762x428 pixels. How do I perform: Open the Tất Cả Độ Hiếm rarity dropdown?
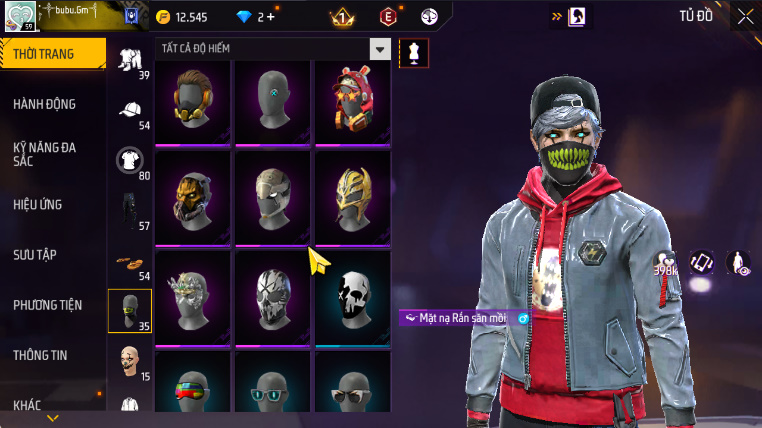[x=379, y=49]
